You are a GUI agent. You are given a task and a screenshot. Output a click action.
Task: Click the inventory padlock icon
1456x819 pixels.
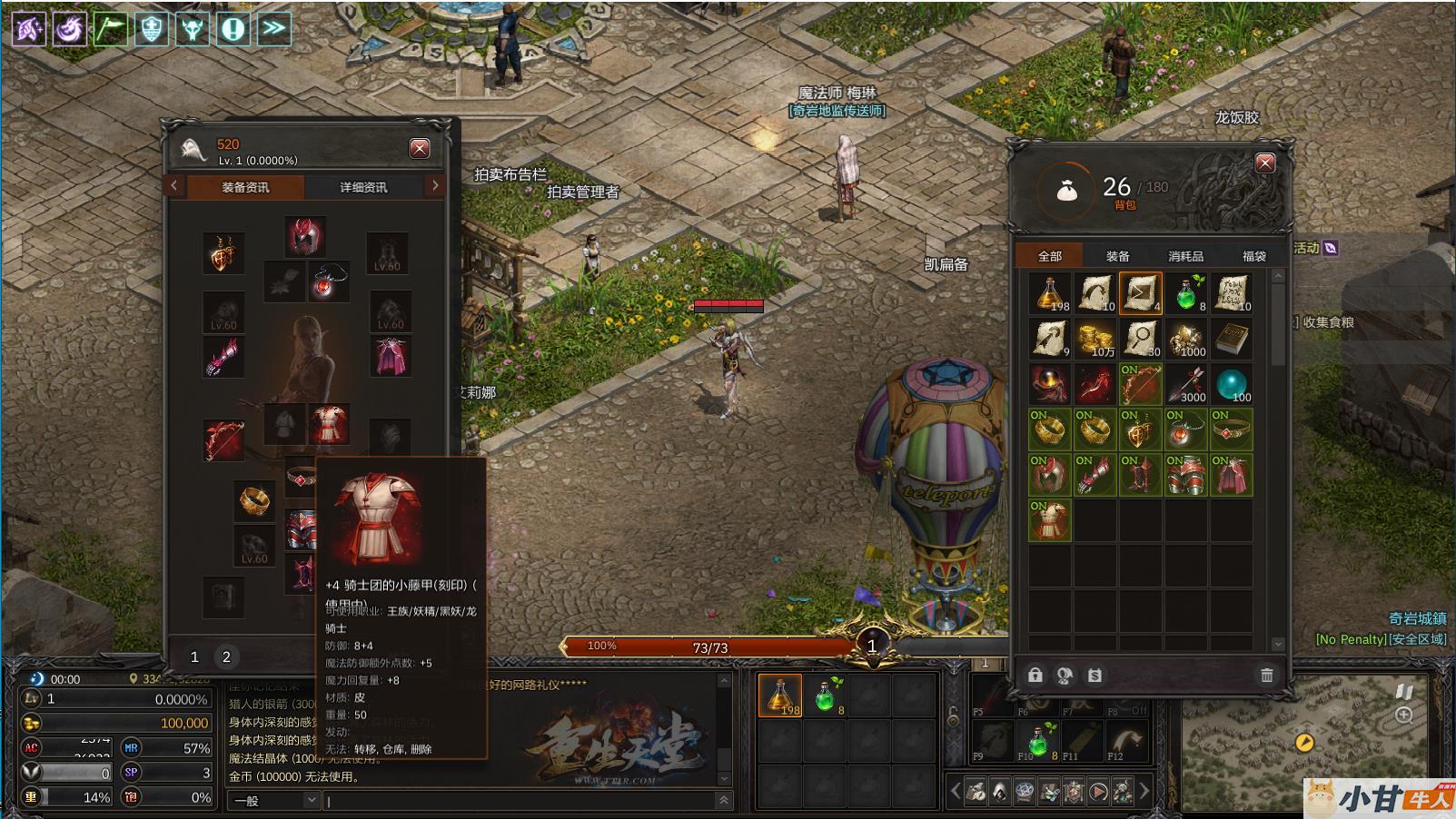click(x=1035, y=675)
